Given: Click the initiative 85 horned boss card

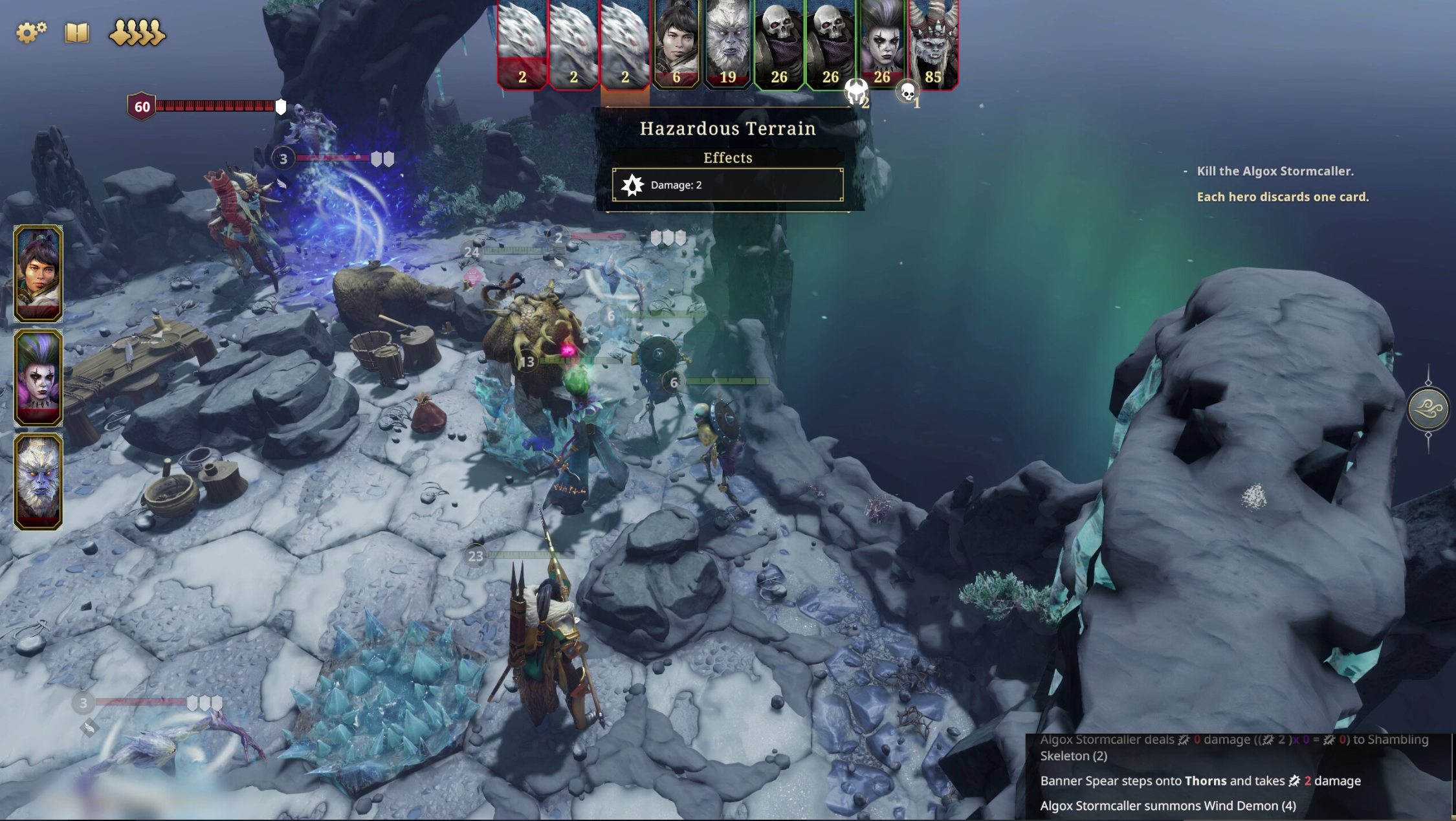Looking at the screenshot, I should click(x=933, y=44).
